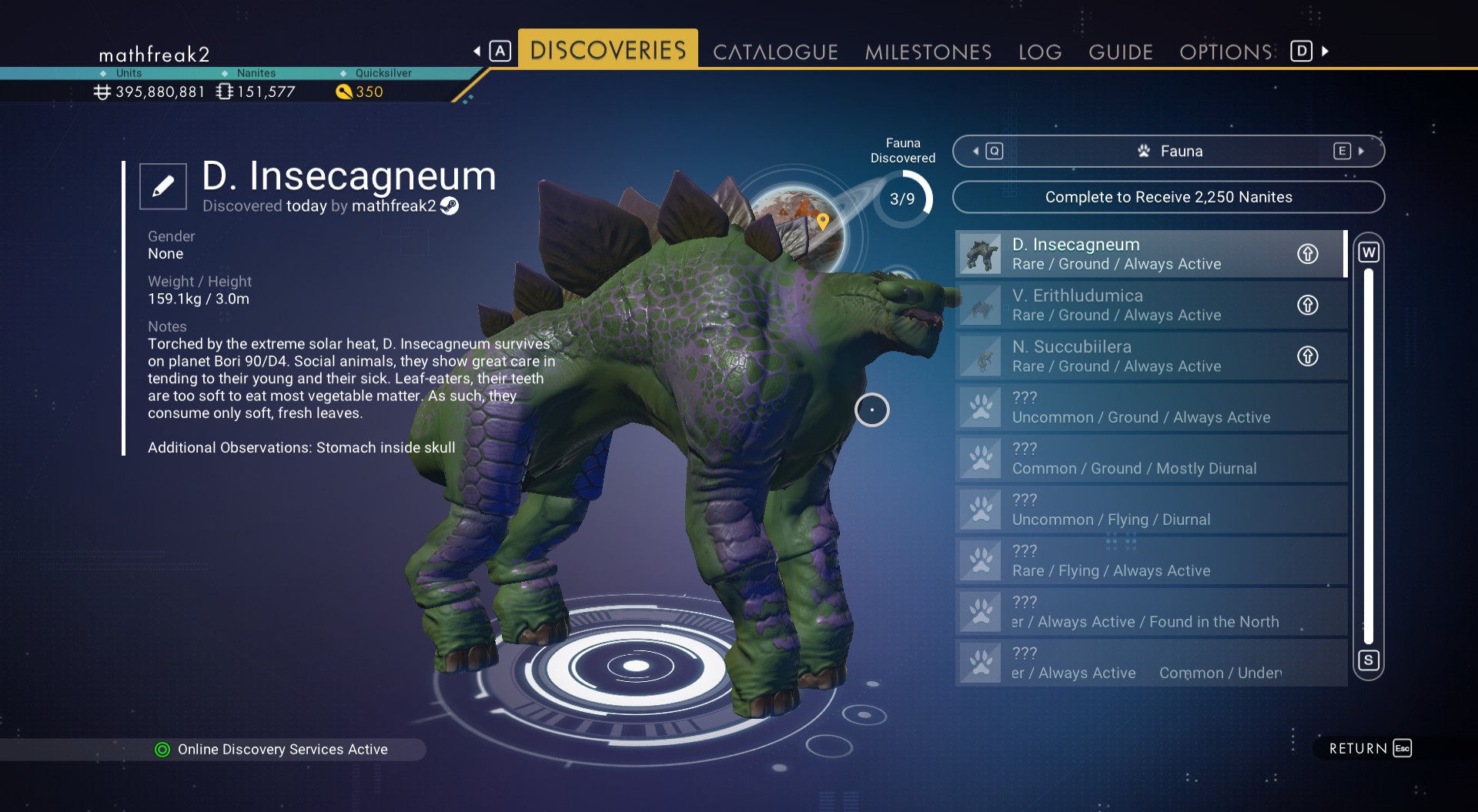1478x812 pixels.
Task: Click the Fauna category selector
Action: [x=1169, y=152]
